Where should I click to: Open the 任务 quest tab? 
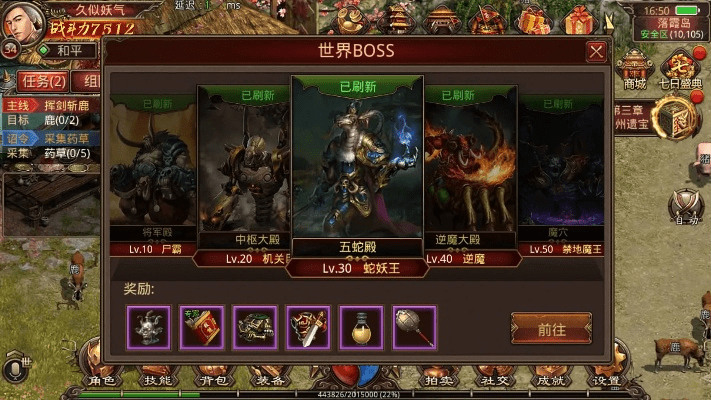click(44, 81)
